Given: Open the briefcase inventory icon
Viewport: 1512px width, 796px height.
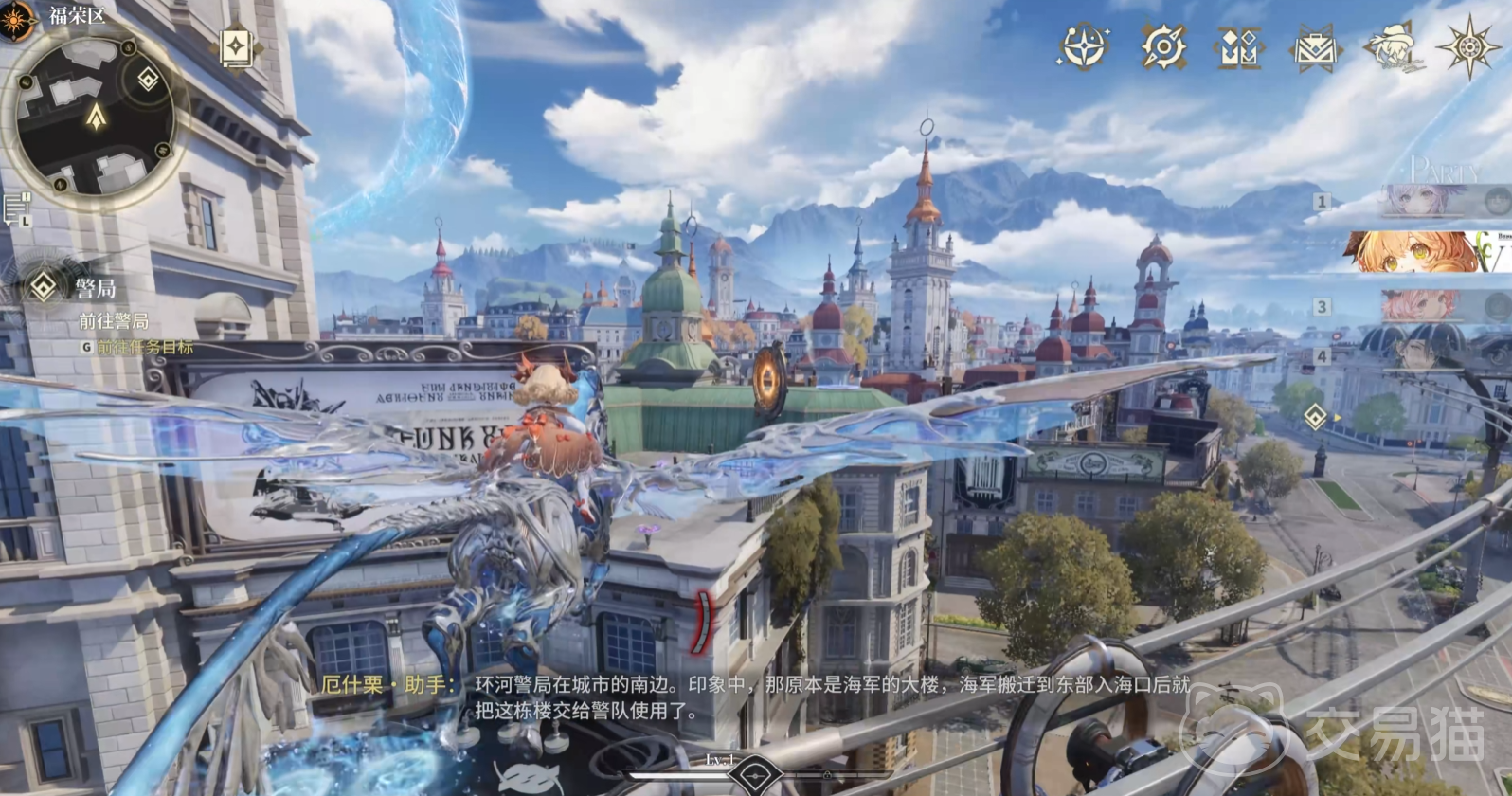Looking at the screenshot, I should pyautogui.click(x=1315, y=46).
